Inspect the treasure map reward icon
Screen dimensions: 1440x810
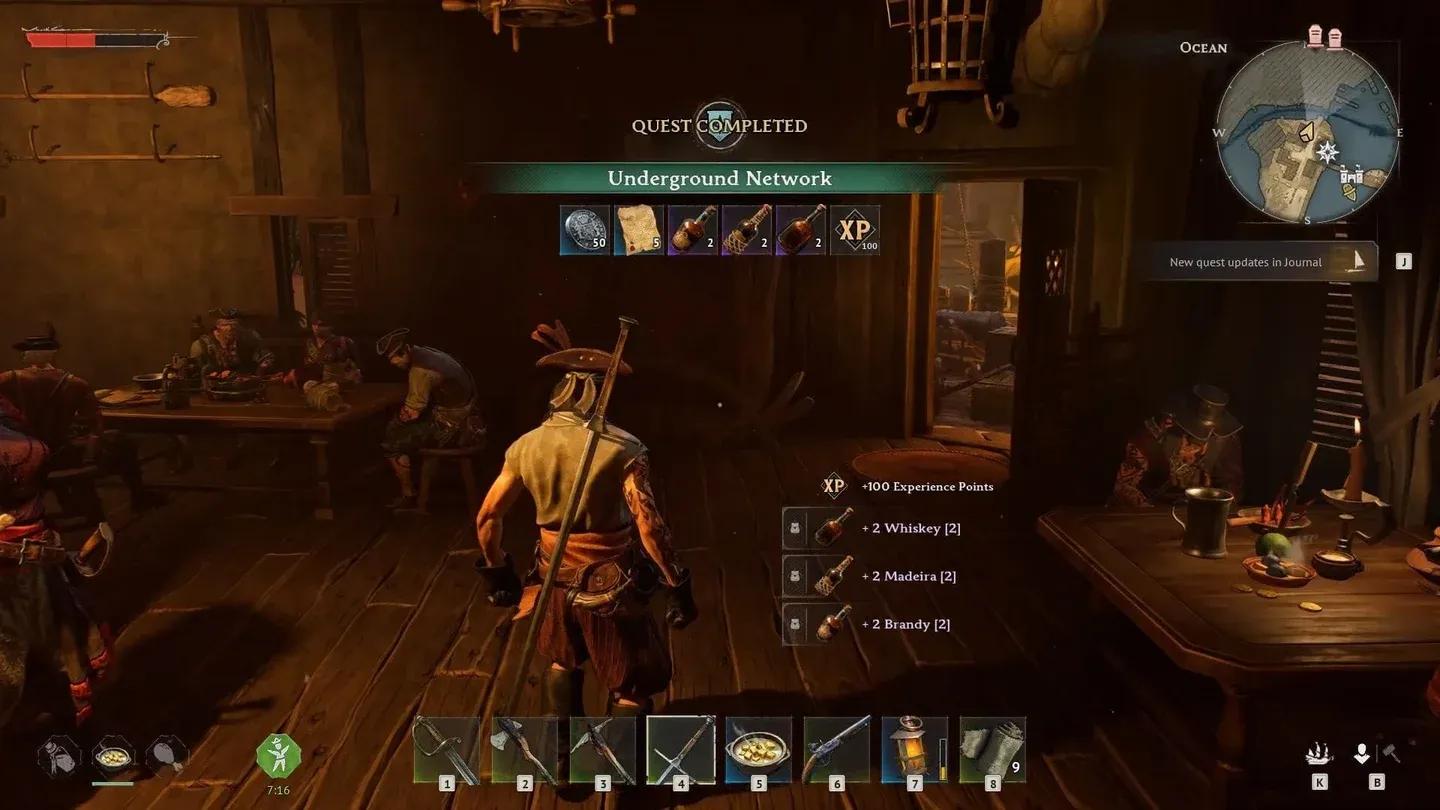click(639, 230)
